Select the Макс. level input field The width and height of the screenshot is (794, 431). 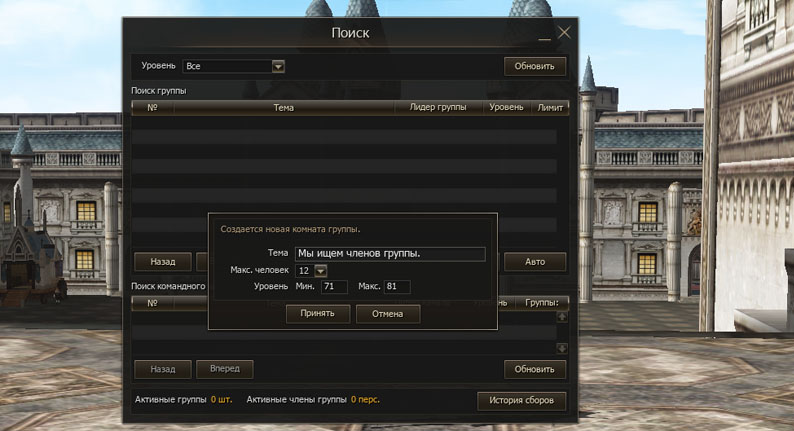397,288
